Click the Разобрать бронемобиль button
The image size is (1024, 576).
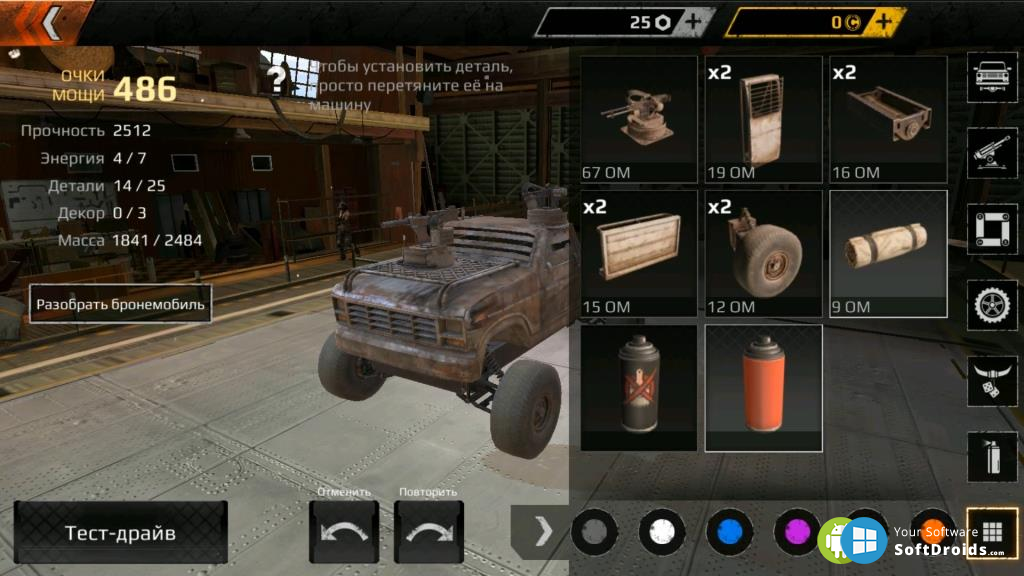point(120,303)
